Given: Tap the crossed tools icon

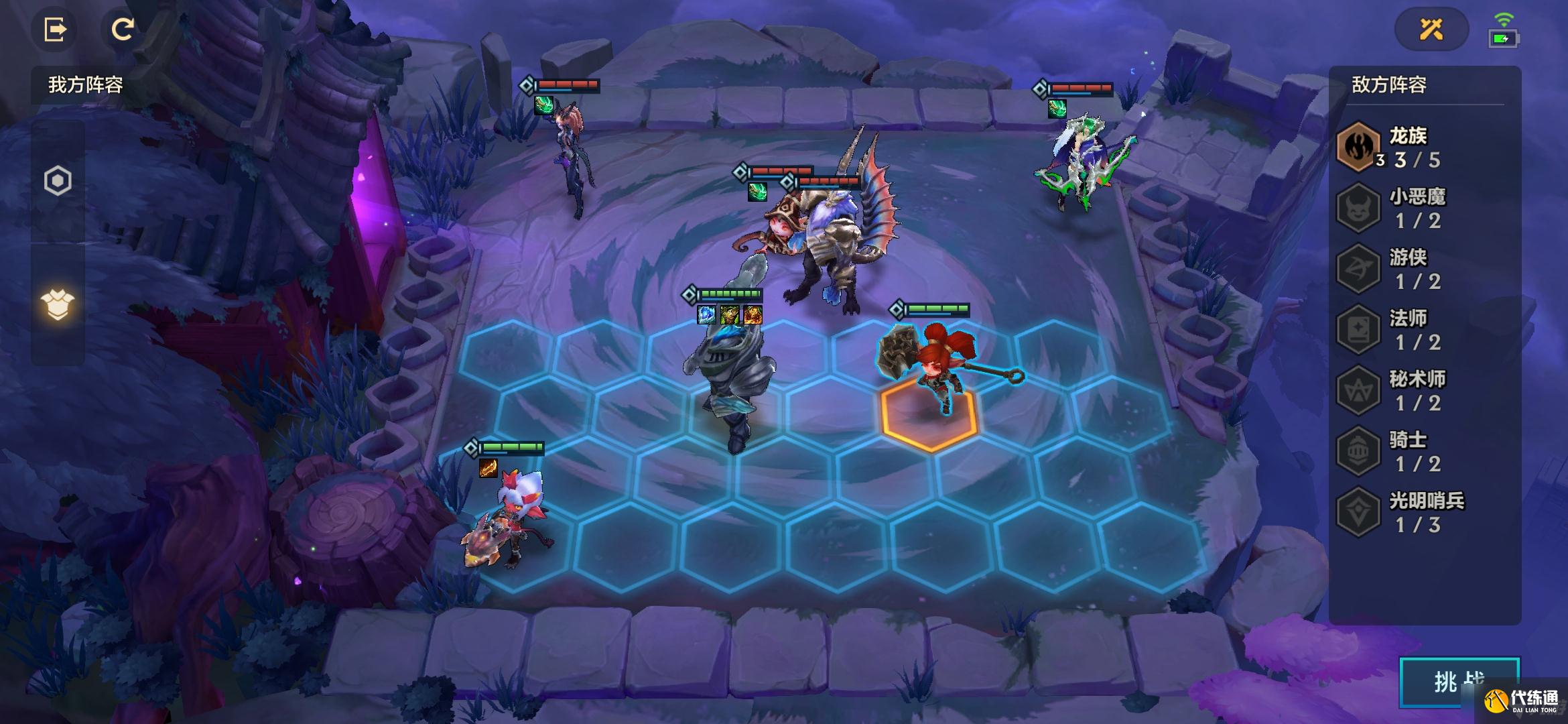Looking at the screenshot, I should click(1431, 29).
